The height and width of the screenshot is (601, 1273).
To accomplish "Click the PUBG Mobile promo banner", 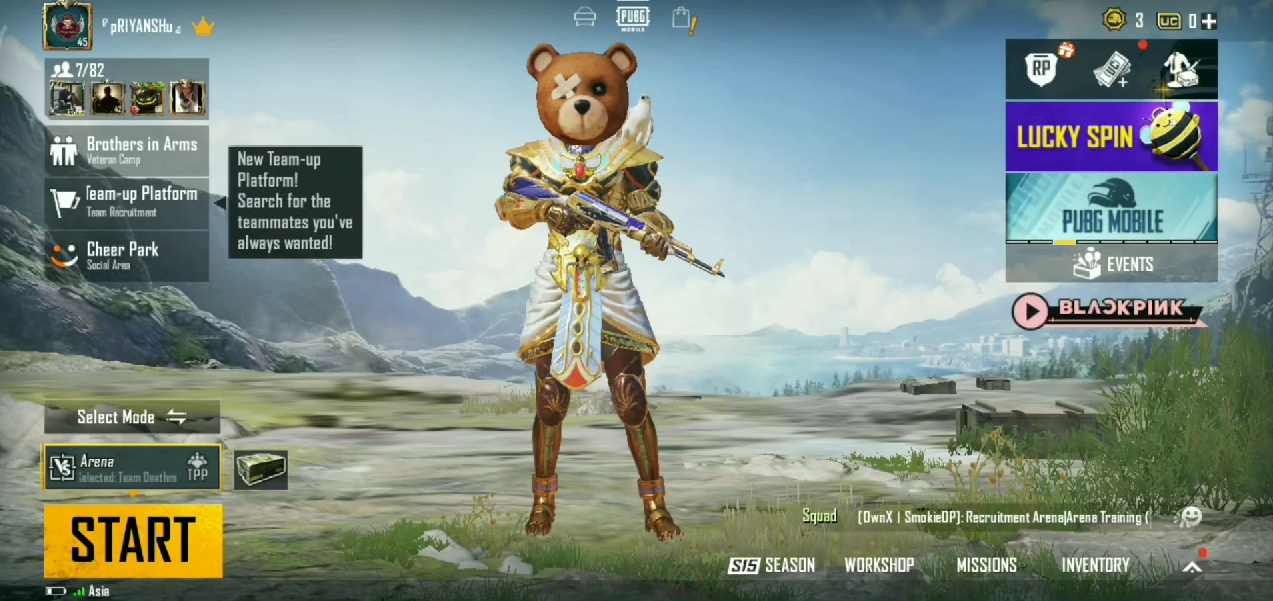I will (x=1111, y=207).
